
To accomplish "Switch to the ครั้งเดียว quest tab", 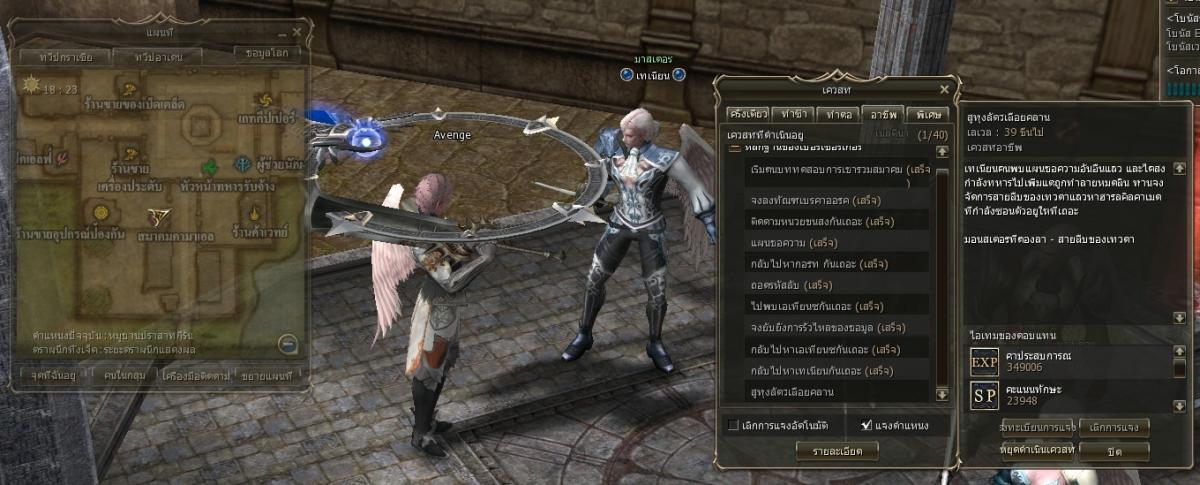I will 748,113.
